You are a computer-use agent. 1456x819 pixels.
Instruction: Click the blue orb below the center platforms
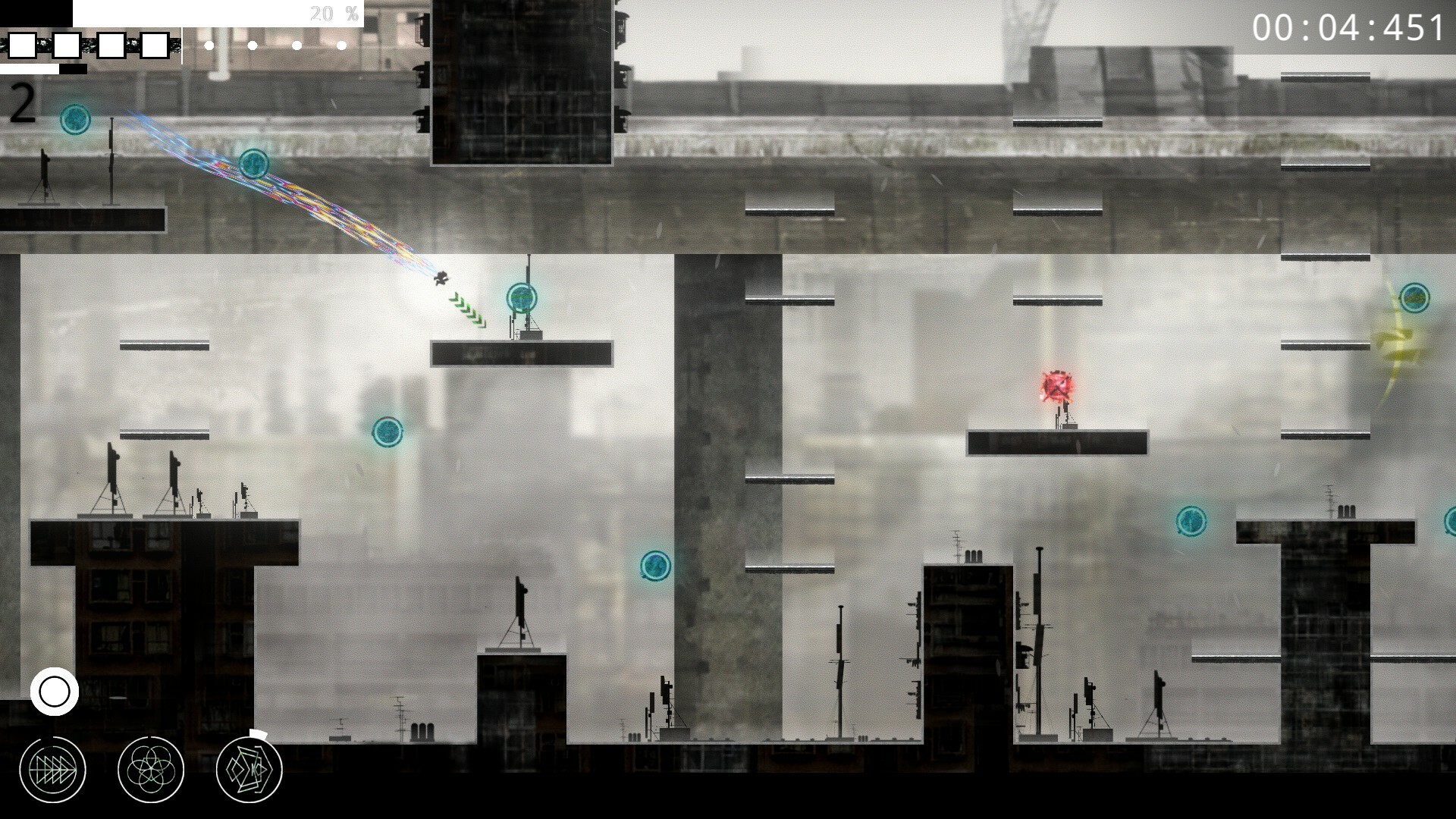pos(657,566)
